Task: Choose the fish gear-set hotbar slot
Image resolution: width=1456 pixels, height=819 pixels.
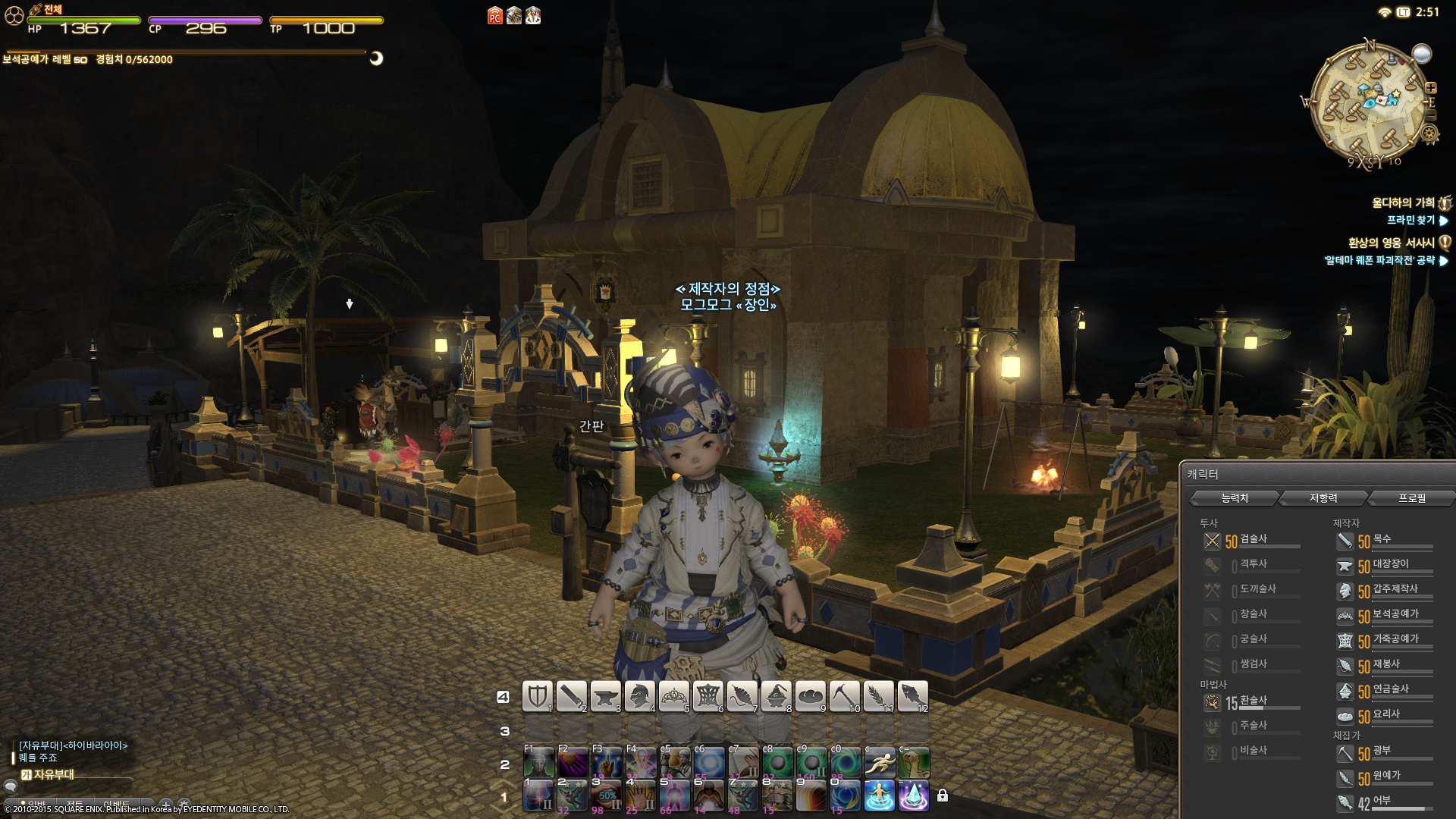Action: point(912,696)
